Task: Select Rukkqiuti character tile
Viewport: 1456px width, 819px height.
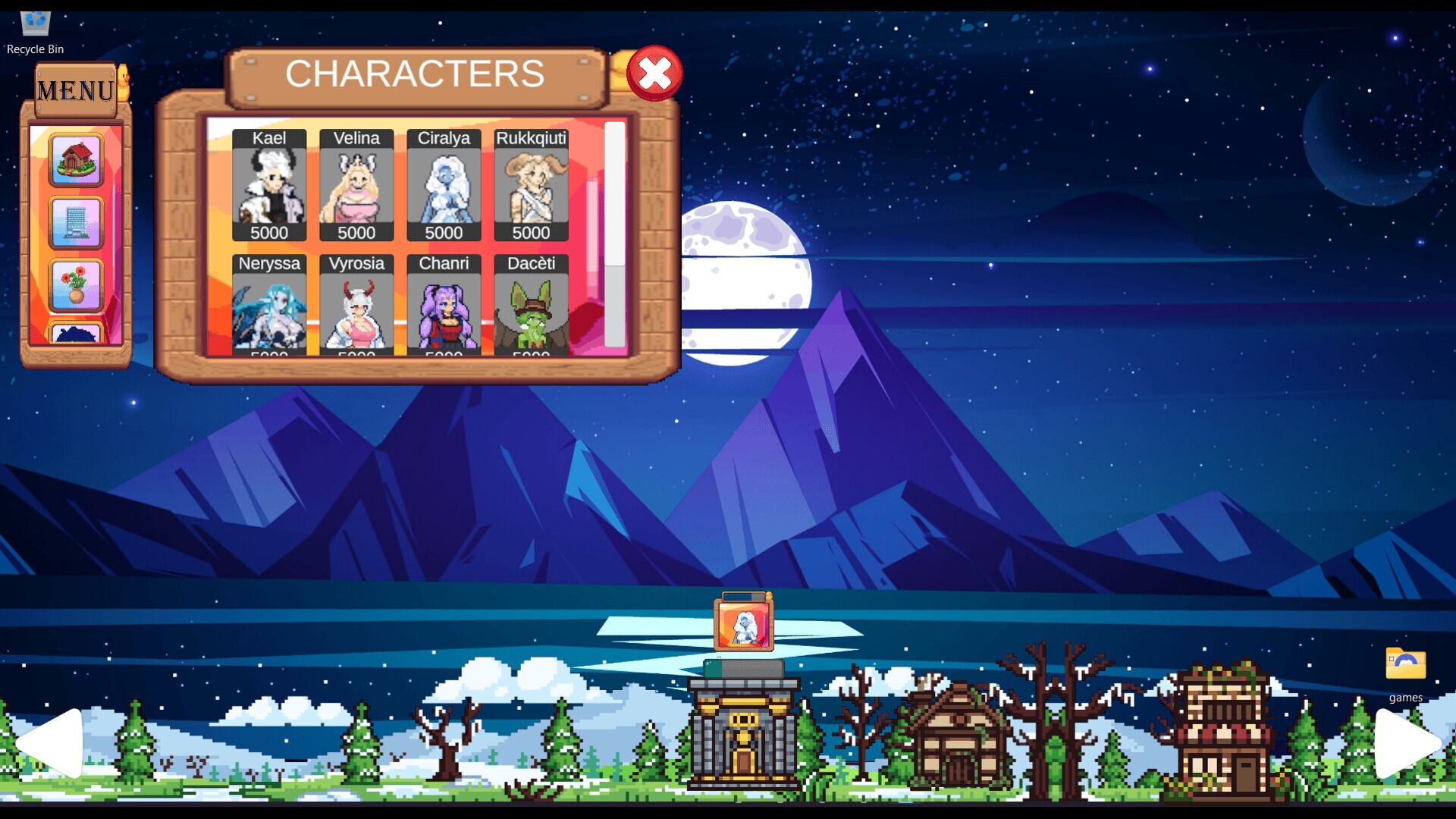Action: coord(531,186)
